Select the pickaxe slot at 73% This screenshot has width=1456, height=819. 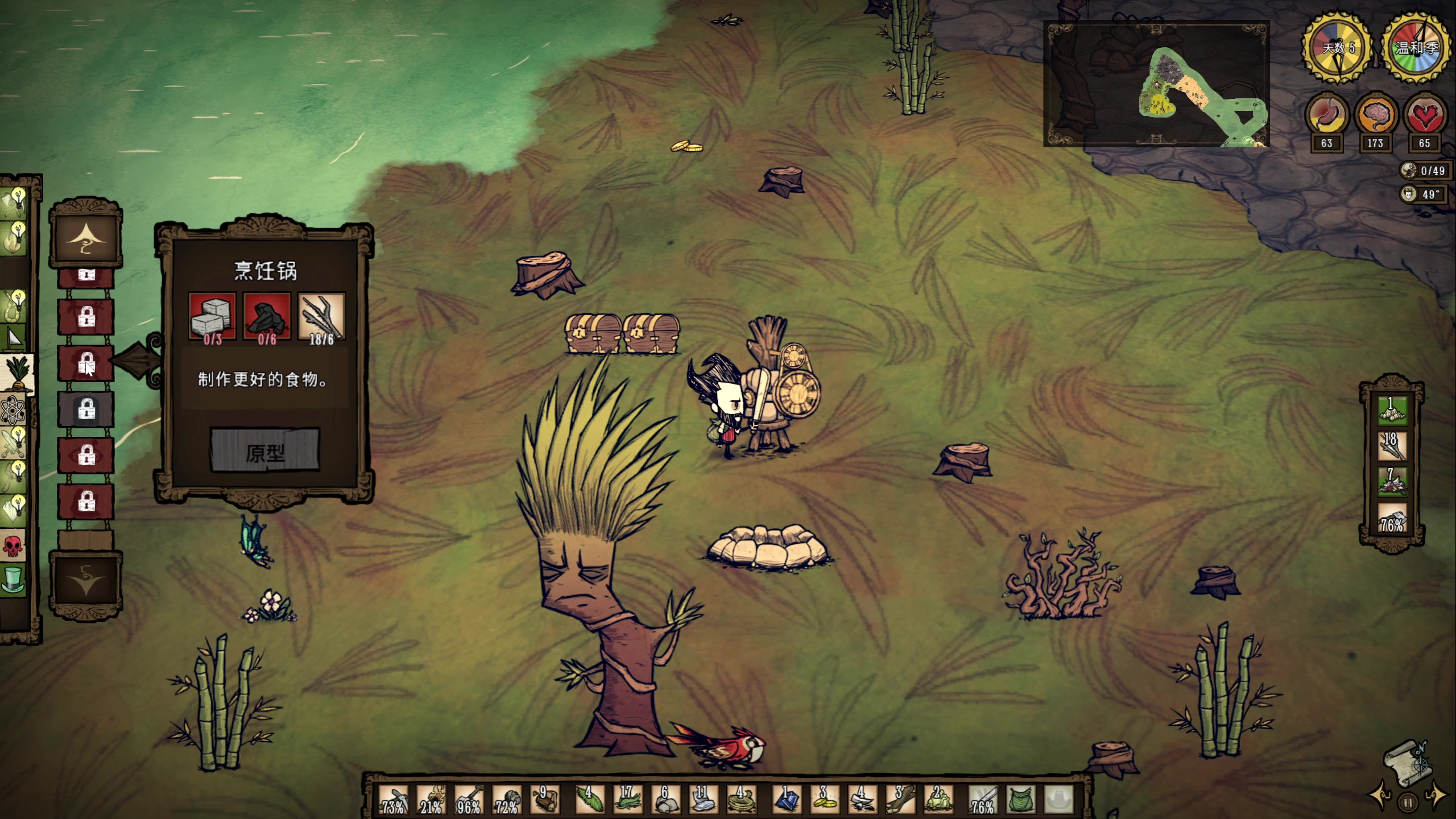pyautogui.click(x=394, y=799)
